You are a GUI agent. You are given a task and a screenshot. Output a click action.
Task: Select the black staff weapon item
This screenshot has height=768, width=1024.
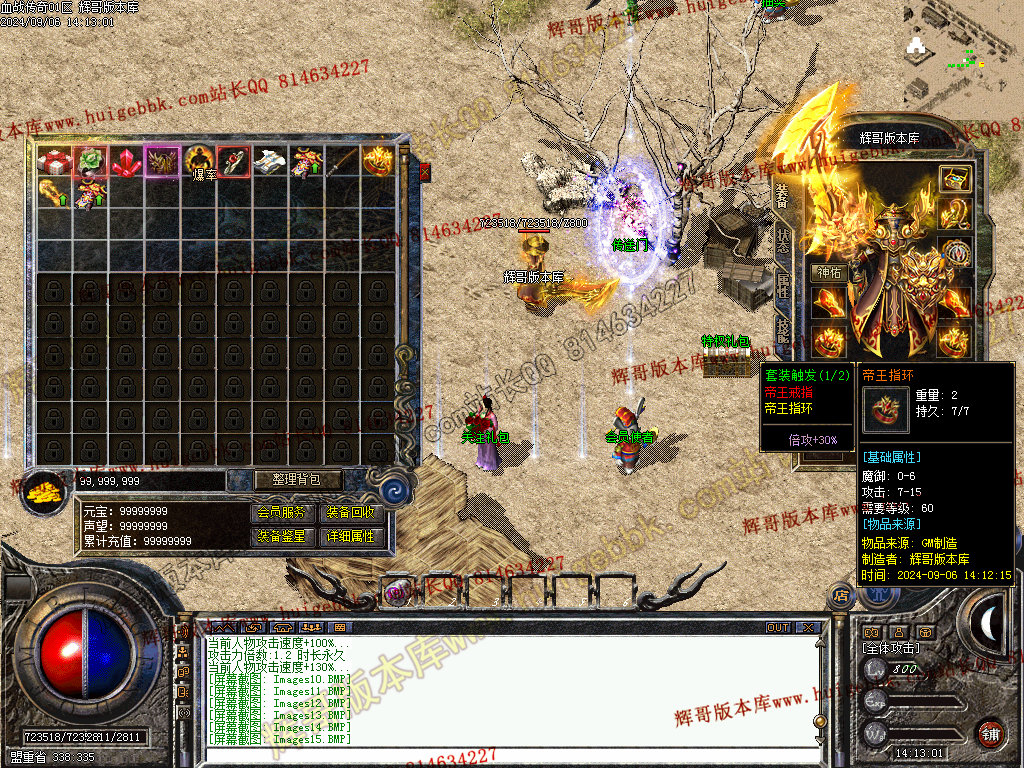[x=342, y=161]
